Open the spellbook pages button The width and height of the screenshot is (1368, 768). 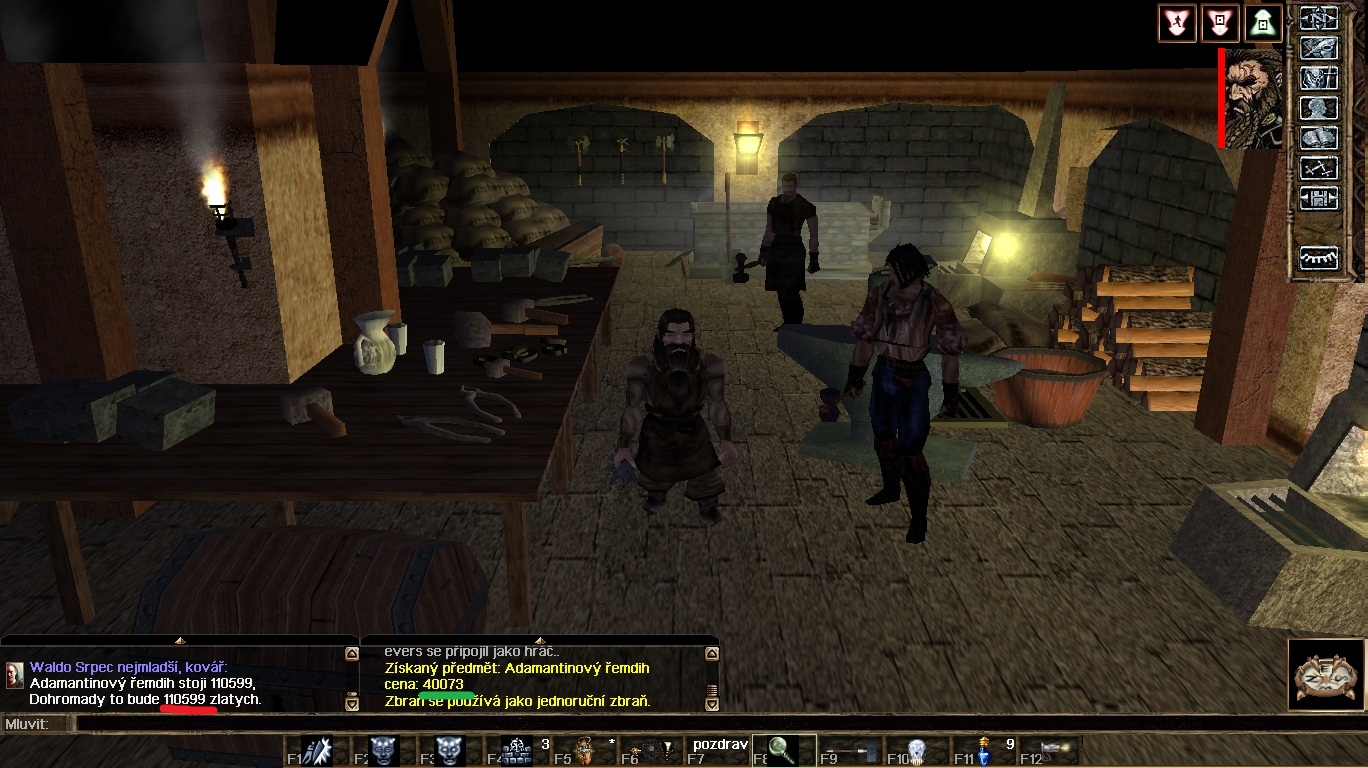[x=1318, y=138]
